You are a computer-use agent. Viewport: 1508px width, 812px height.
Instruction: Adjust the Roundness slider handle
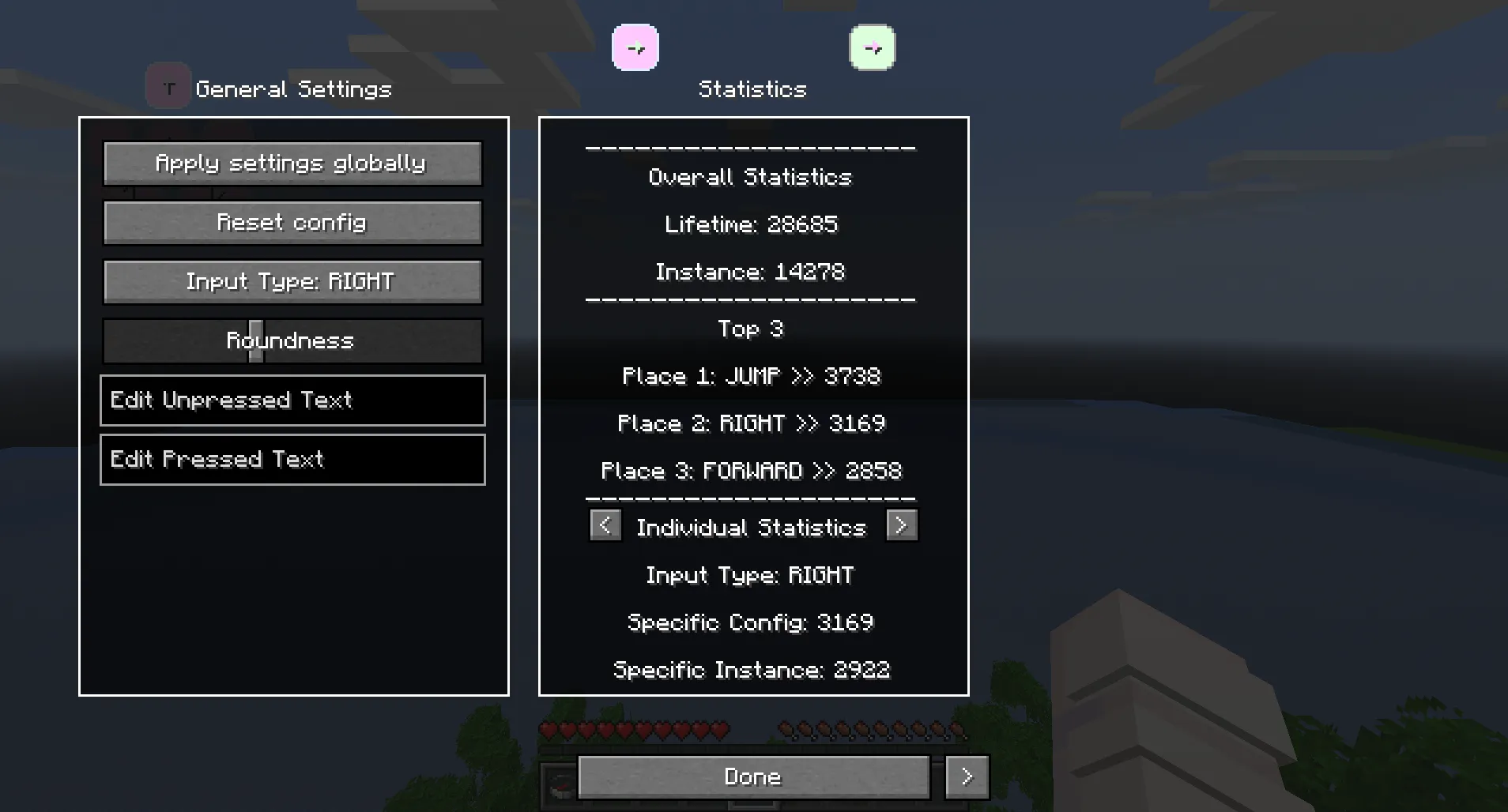[255, 341]
